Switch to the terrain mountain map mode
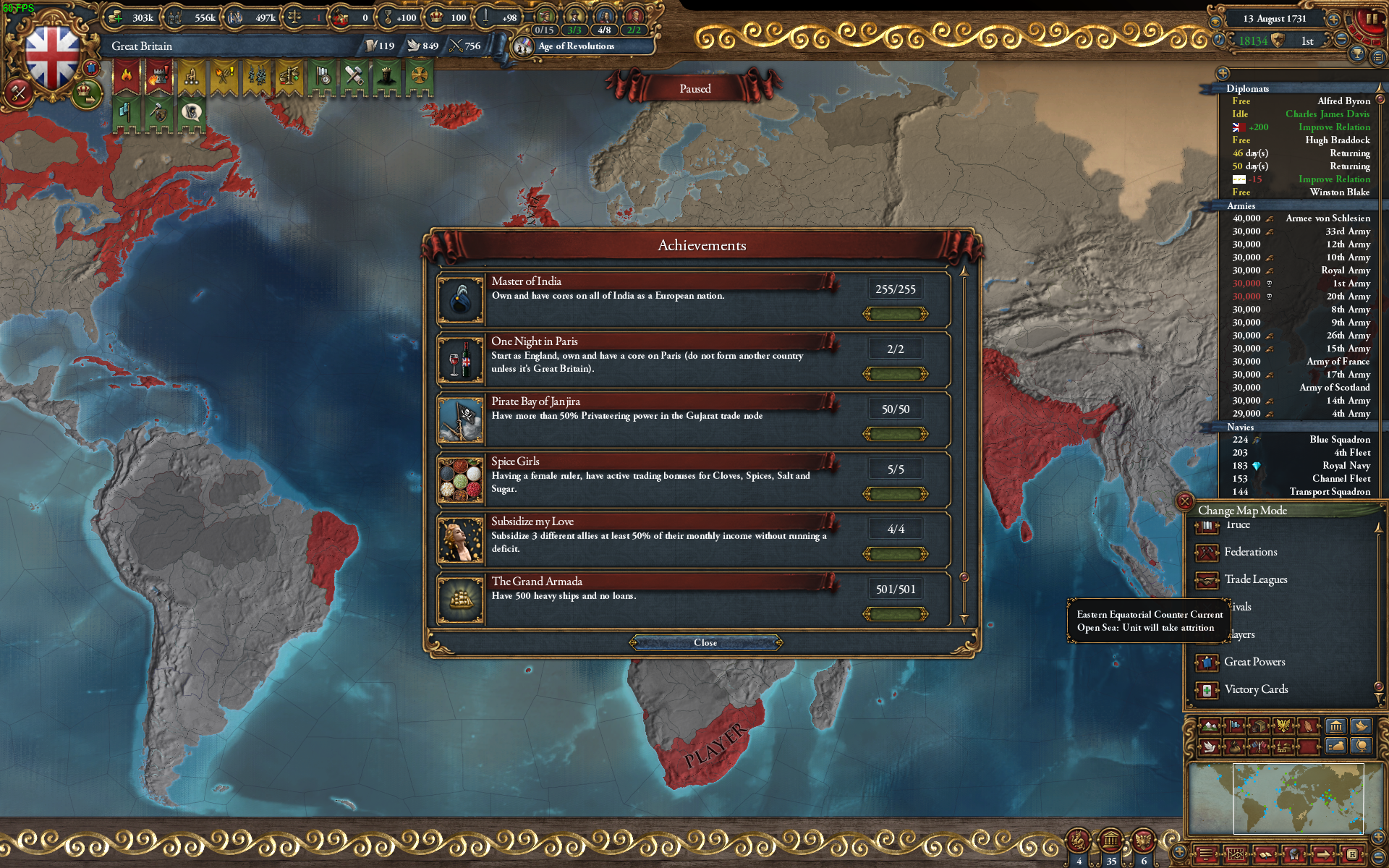Image resolution: width=1389 pixels, height=868 pixels. 1210,726
